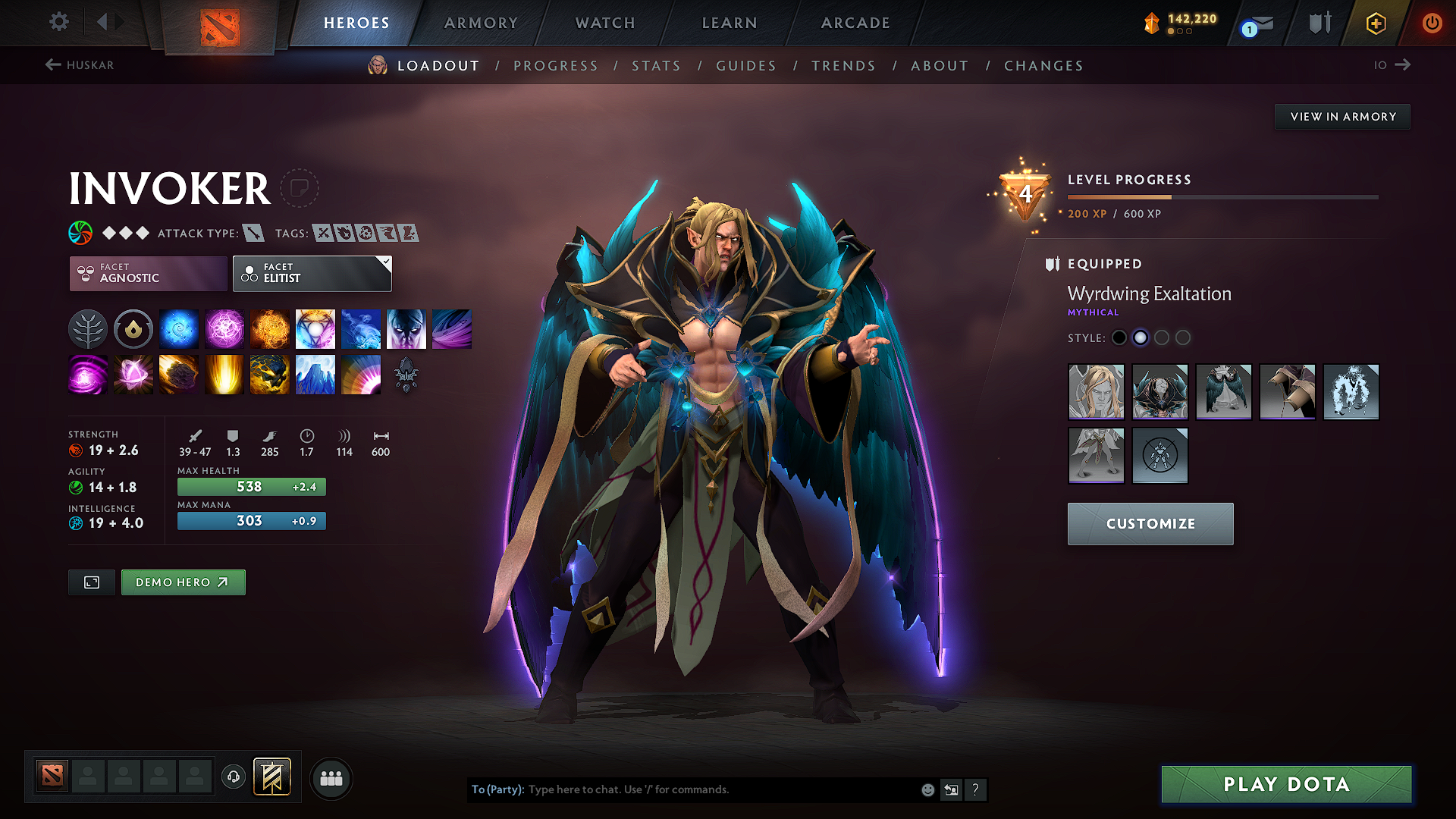Inspect the Chaos Meteor ability icon
1456x819 pixels.
coord(179,375)
